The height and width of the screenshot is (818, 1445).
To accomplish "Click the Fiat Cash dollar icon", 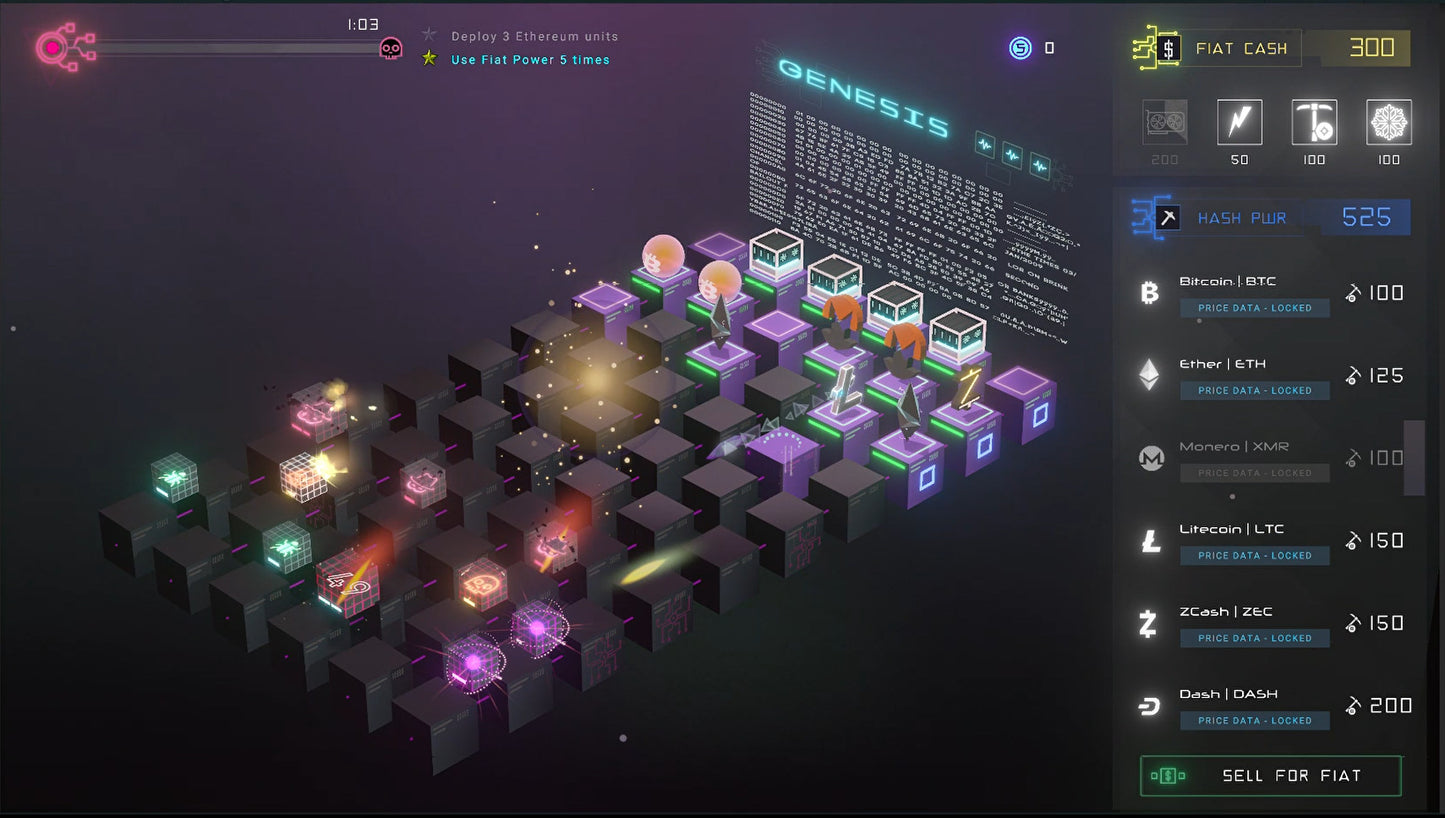I will 1168,48.
